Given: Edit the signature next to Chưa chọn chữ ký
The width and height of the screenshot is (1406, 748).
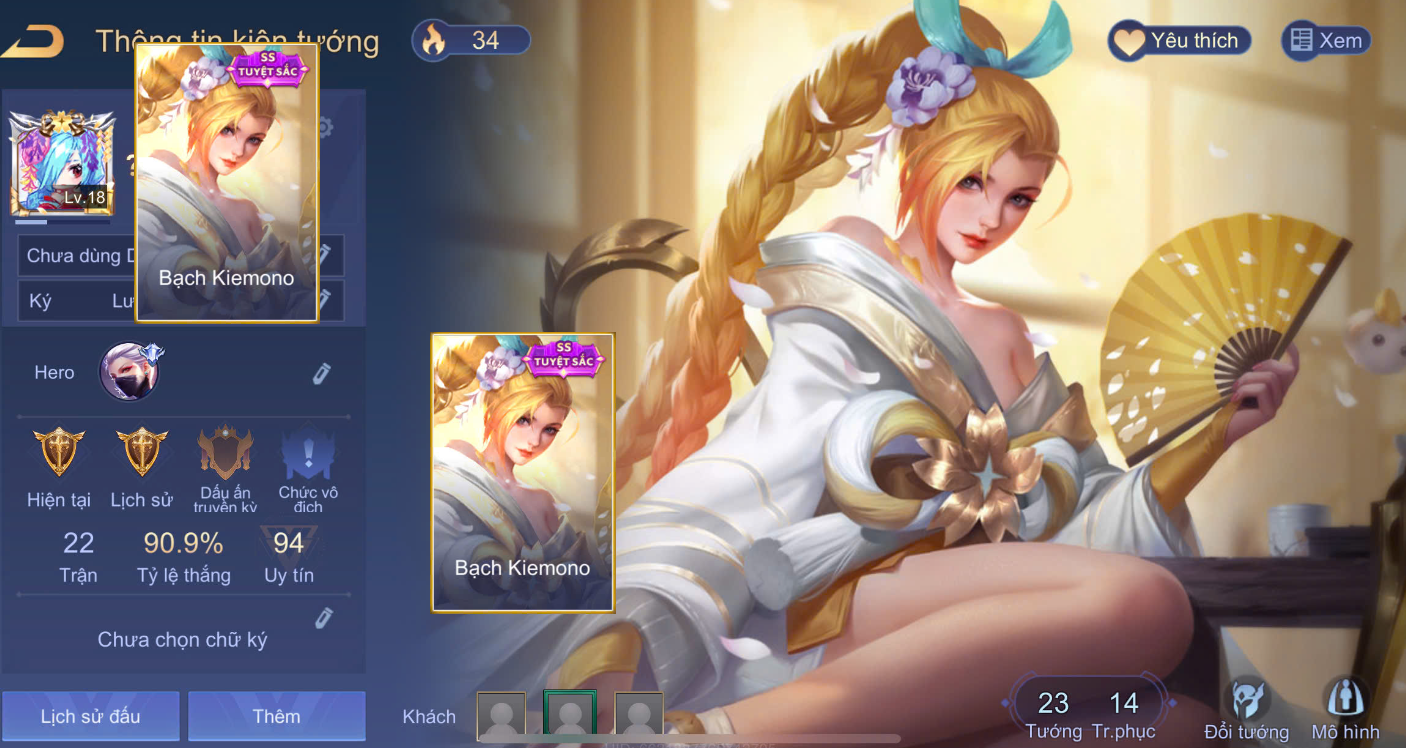Looking at the screenshot, I should coord(323,618).
